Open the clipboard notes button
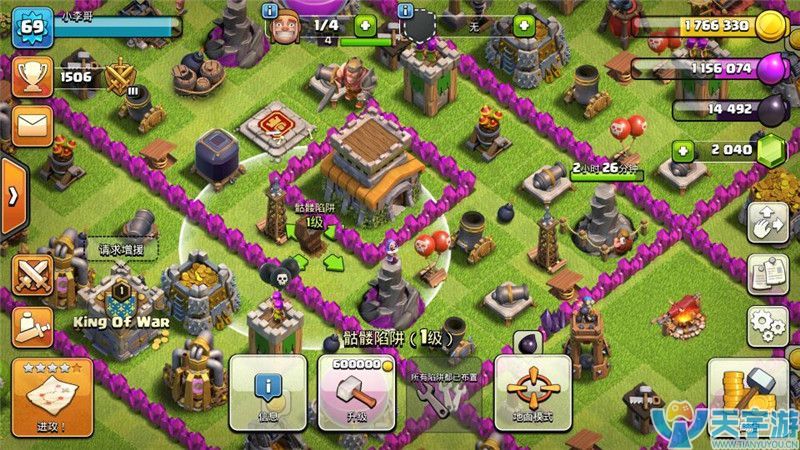The height and width of the screenshot is (450, 800). (x=767, y=273)
